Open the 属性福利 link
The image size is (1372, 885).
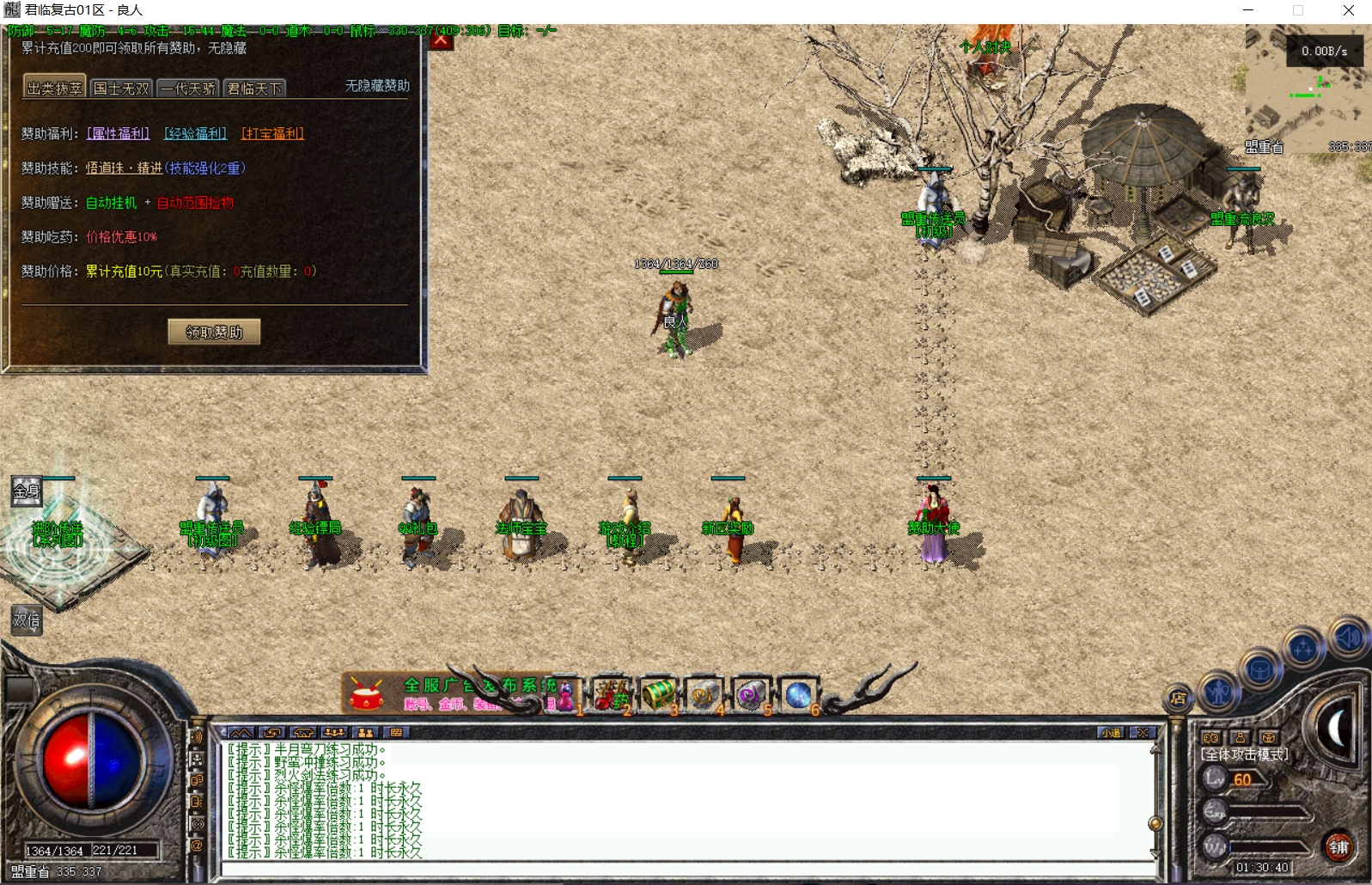pyautogui.click(x=118, y=133)
